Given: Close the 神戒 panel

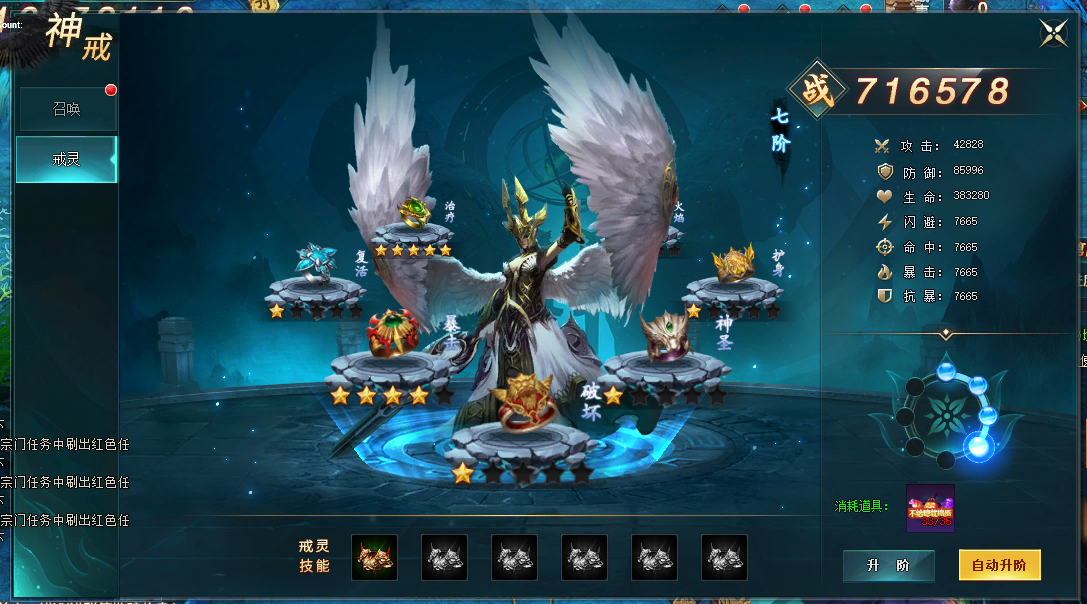Looking at the screenshot, I should point(1052,33).
